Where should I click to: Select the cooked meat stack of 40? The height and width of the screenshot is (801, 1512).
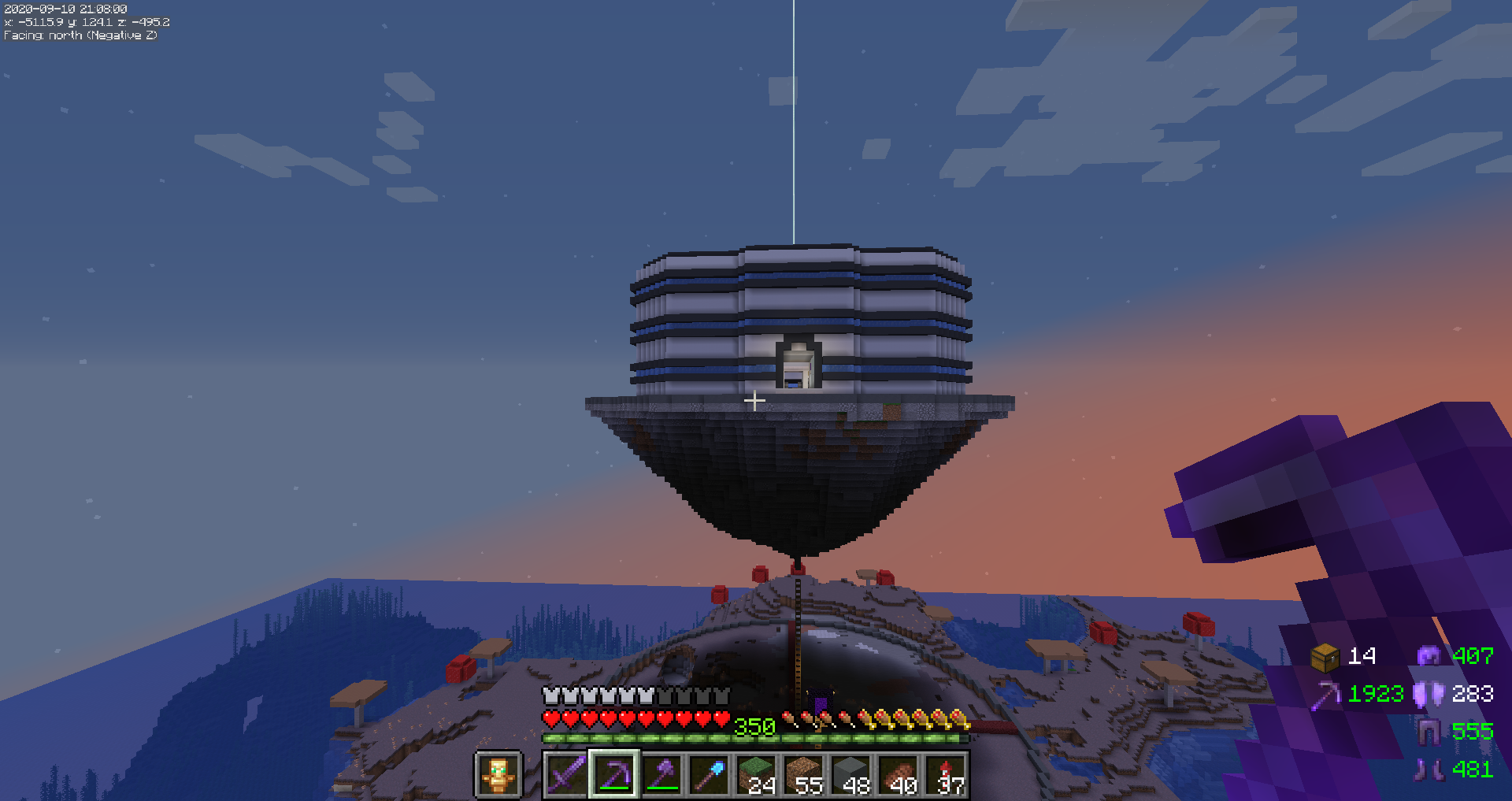[899, 775]
